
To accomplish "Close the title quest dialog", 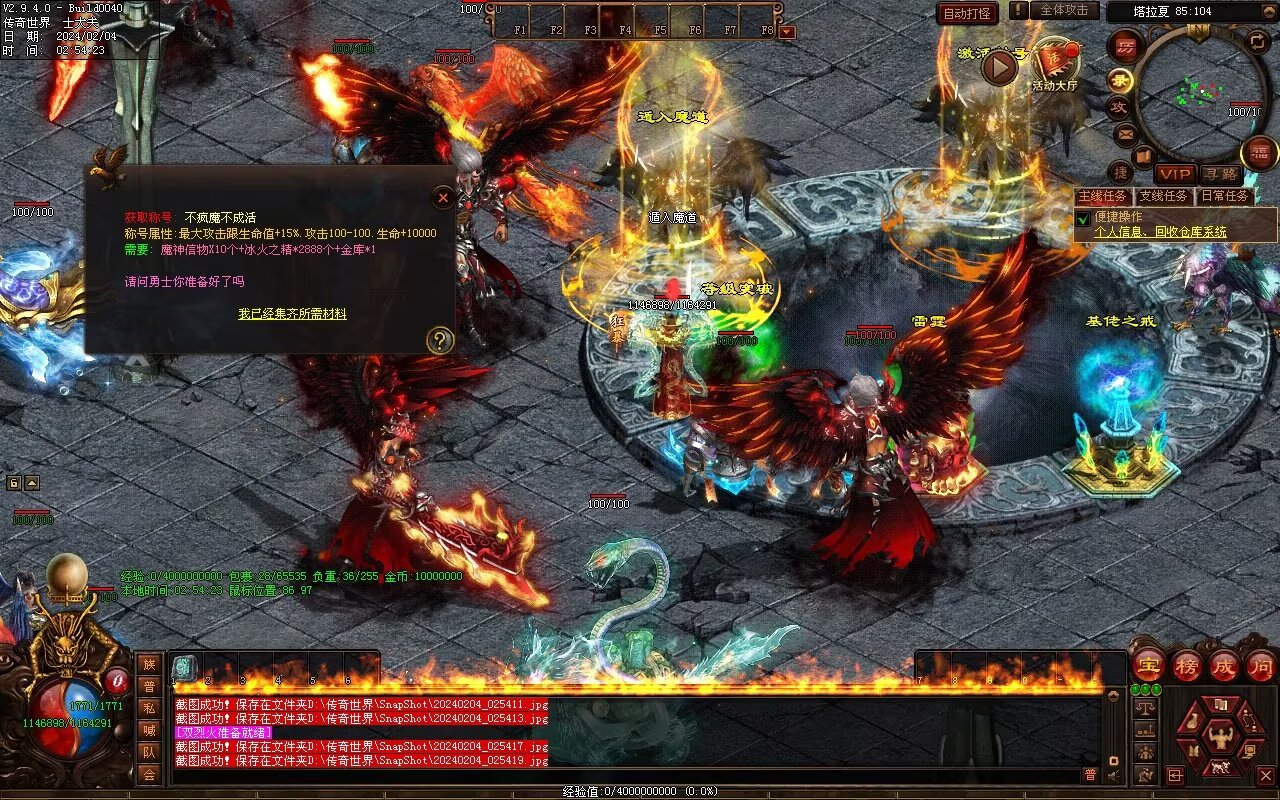I will tap(443, 198).
